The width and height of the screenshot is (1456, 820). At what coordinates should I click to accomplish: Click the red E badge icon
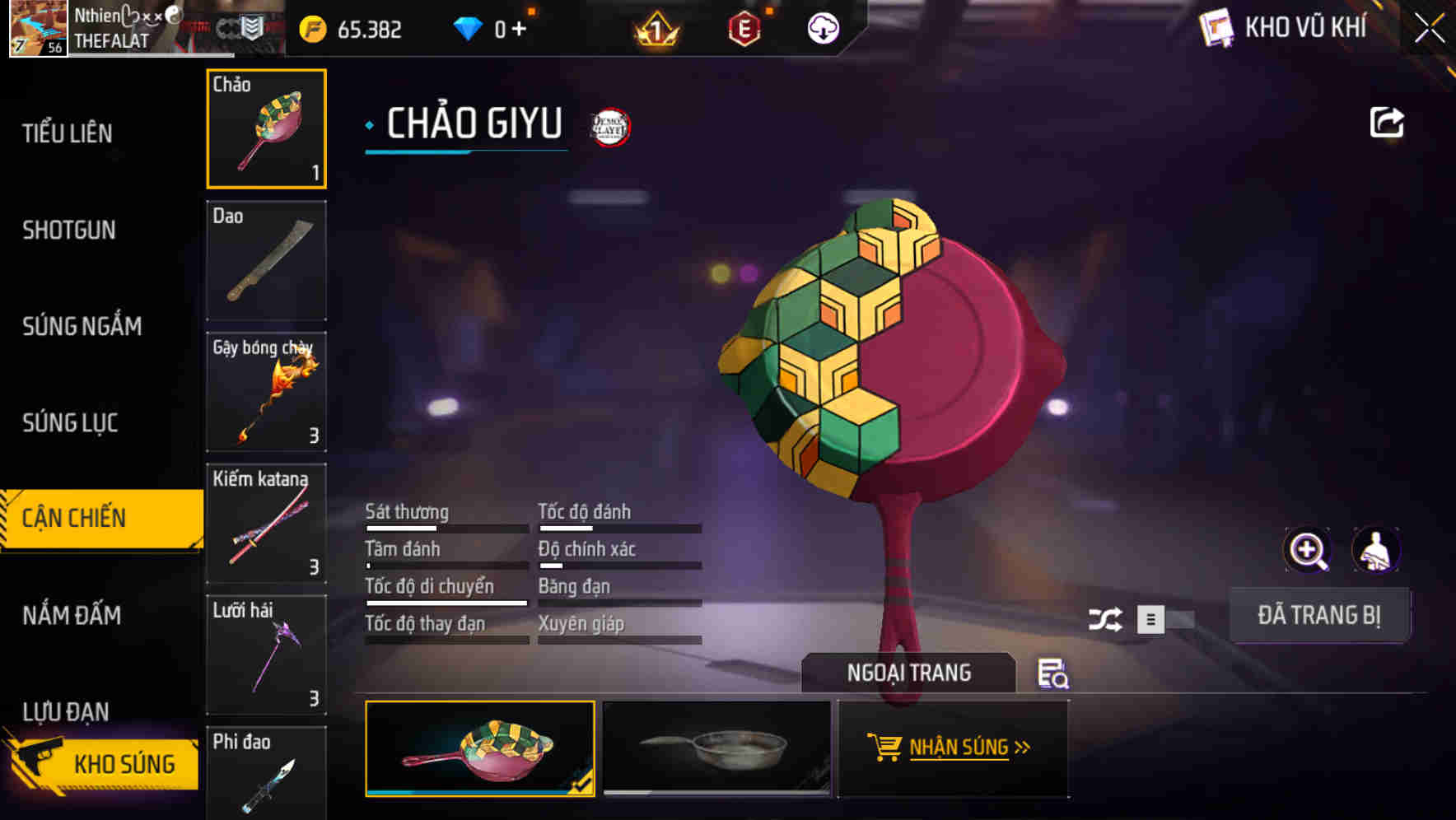point(744,27)
